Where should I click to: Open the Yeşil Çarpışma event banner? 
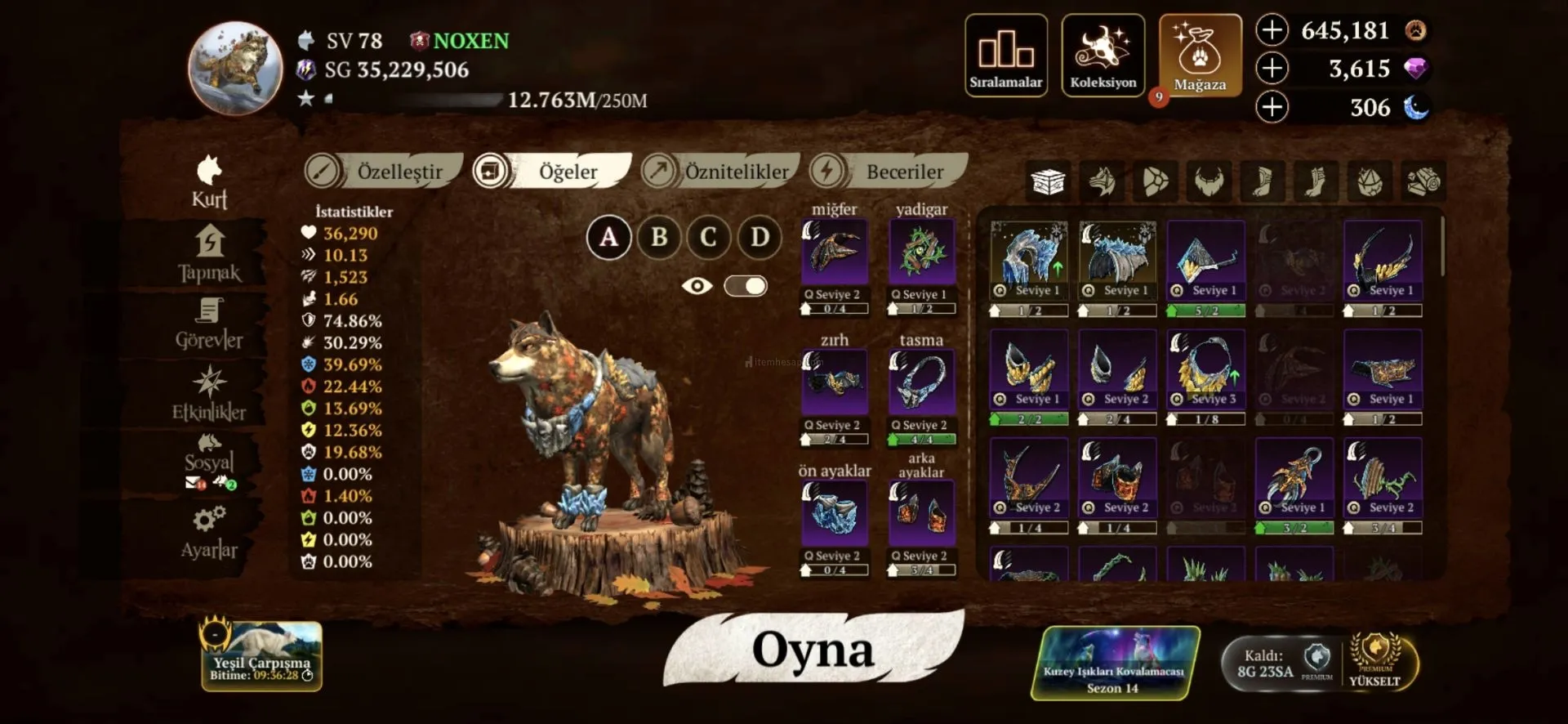(x=261, y=656)
